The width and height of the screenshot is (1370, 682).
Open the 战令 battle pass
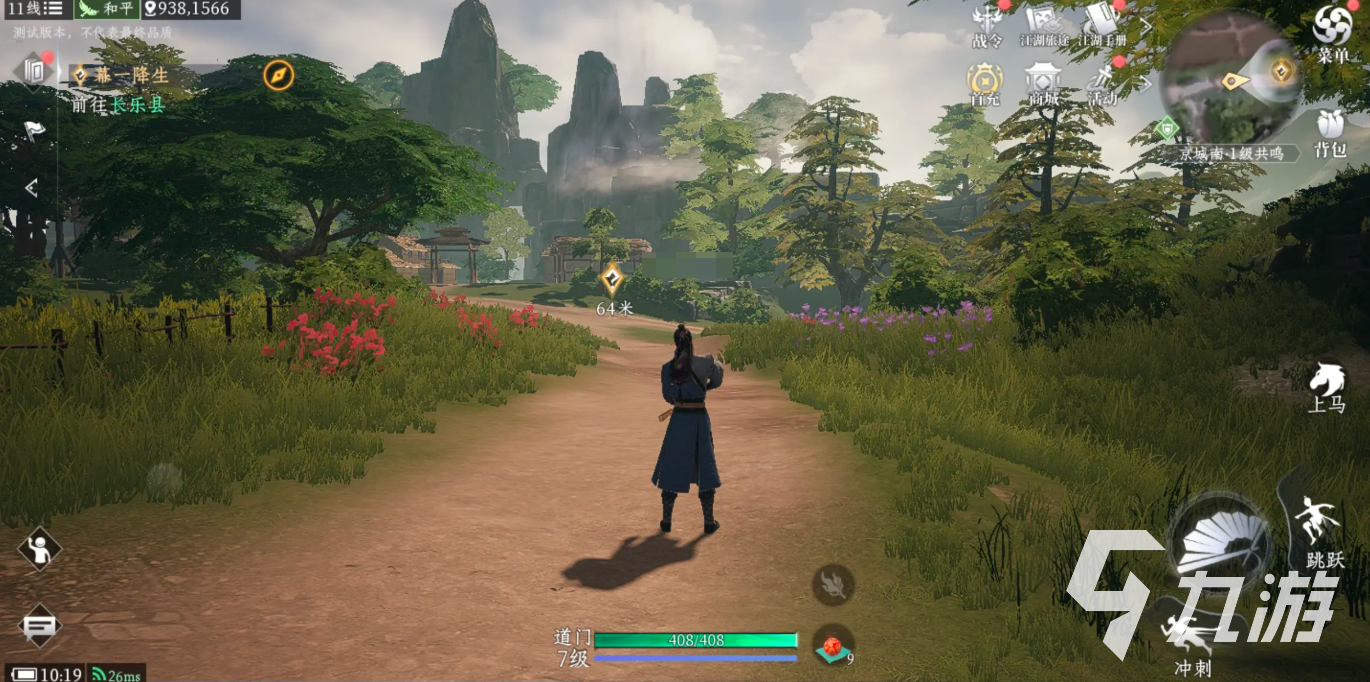(987, 26)
